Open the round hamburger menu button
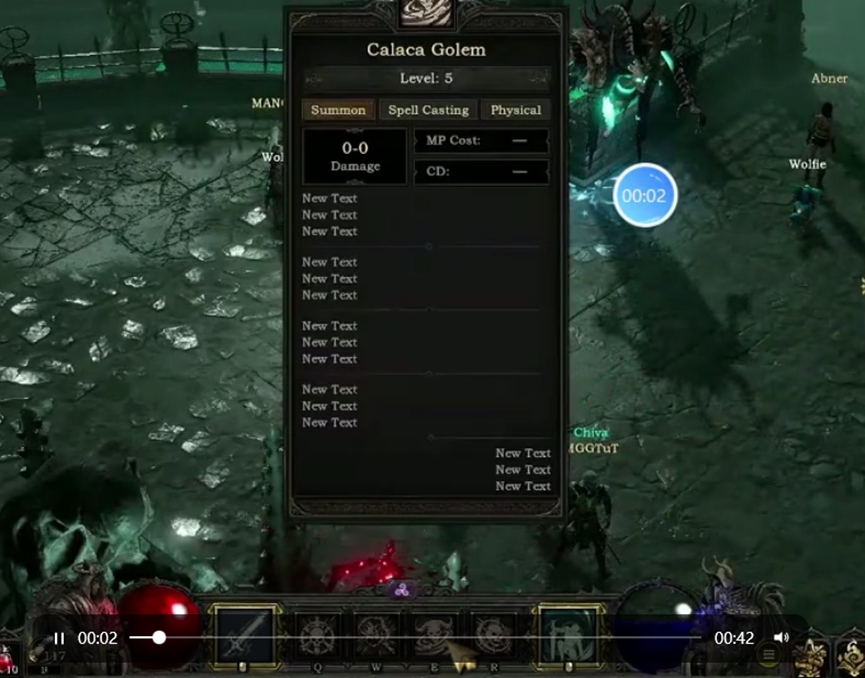The width and height of the screenshot is (865, 678). (x=768, y=655)
